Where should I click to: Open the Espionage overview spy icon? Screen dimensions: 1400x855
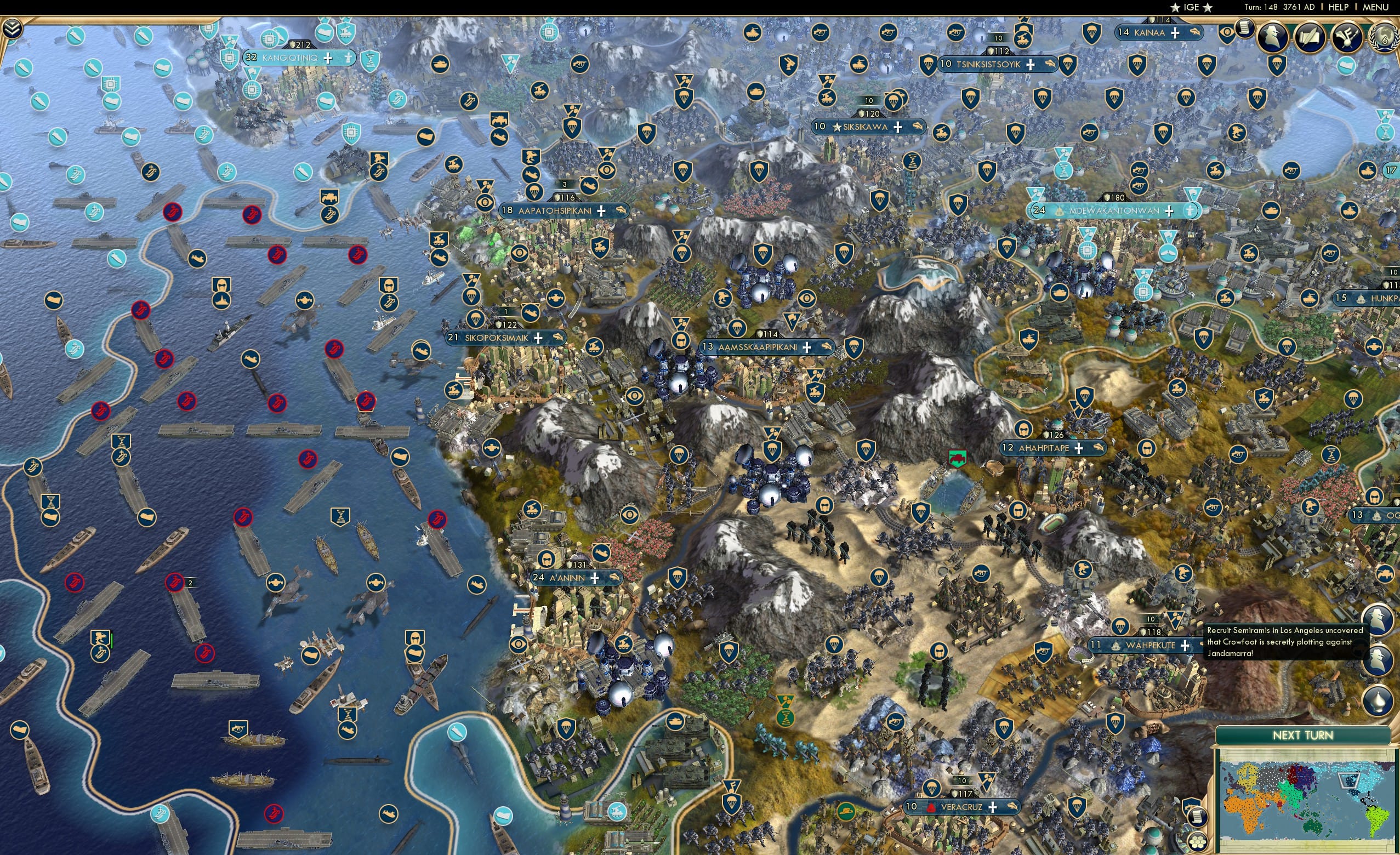(x=1273, y=37)
